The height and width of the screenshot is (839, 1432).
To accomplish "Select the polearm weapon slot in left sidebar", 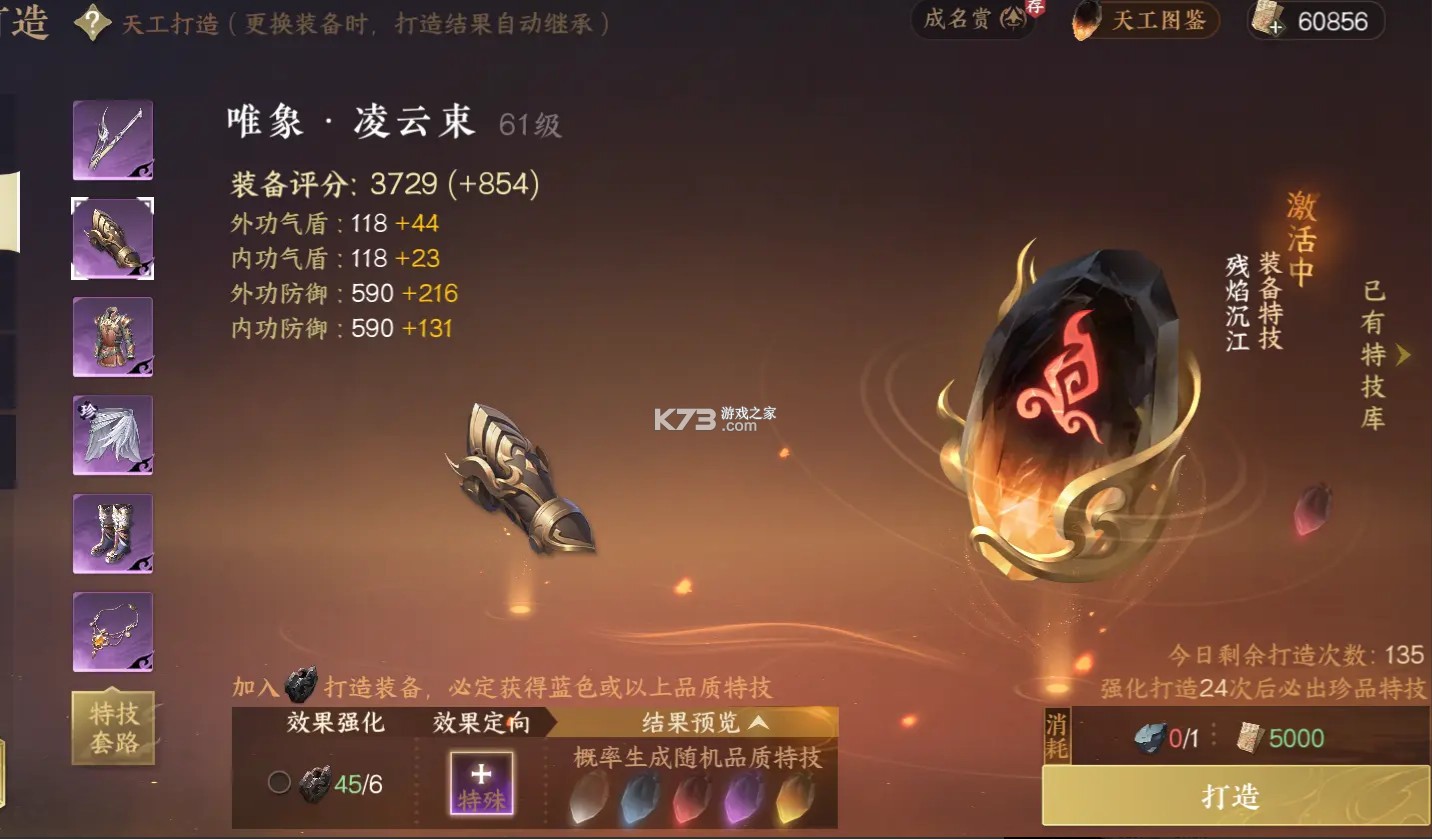I will 112,141.
